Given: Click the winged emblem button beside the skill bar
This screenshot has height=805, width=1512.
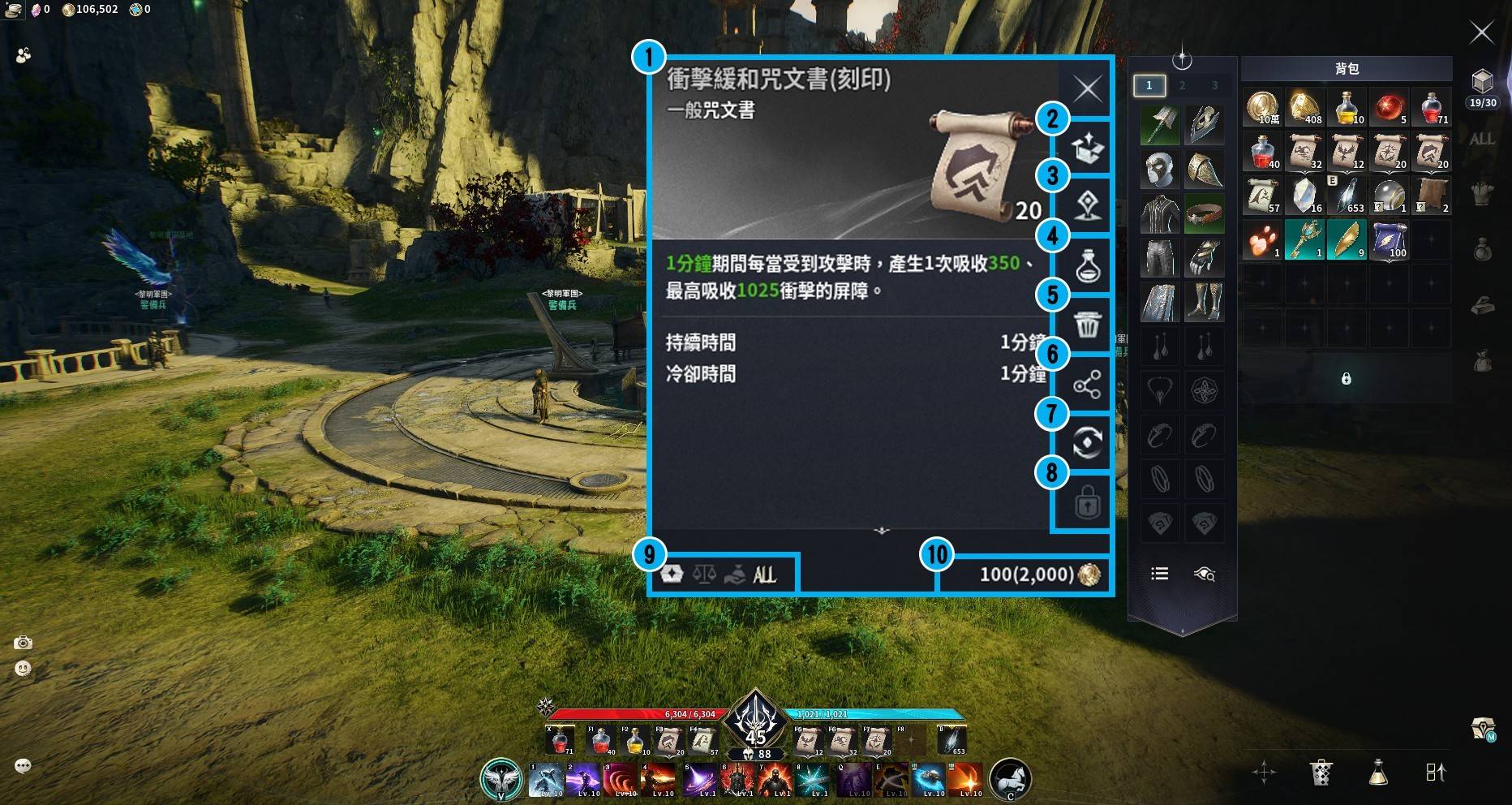Looking at the screenshot, I should tap(500, 779).
